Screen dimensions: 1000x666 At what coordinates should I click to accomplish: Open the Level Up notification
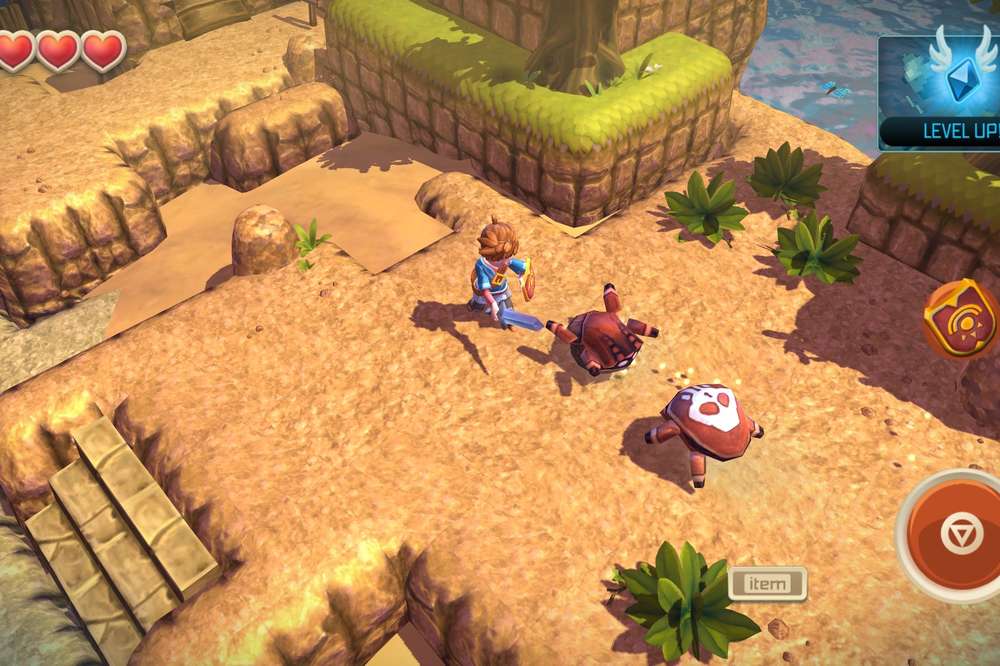(x=940, y=93)
